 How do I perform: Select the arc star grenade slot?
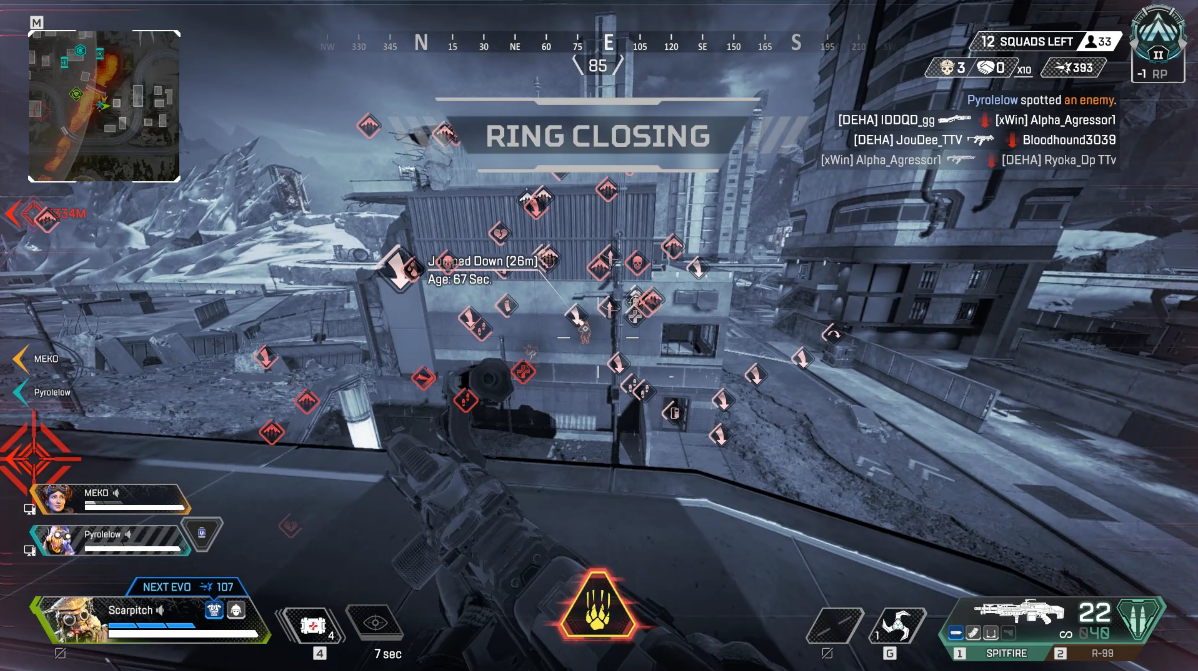[x=897, y=626]
